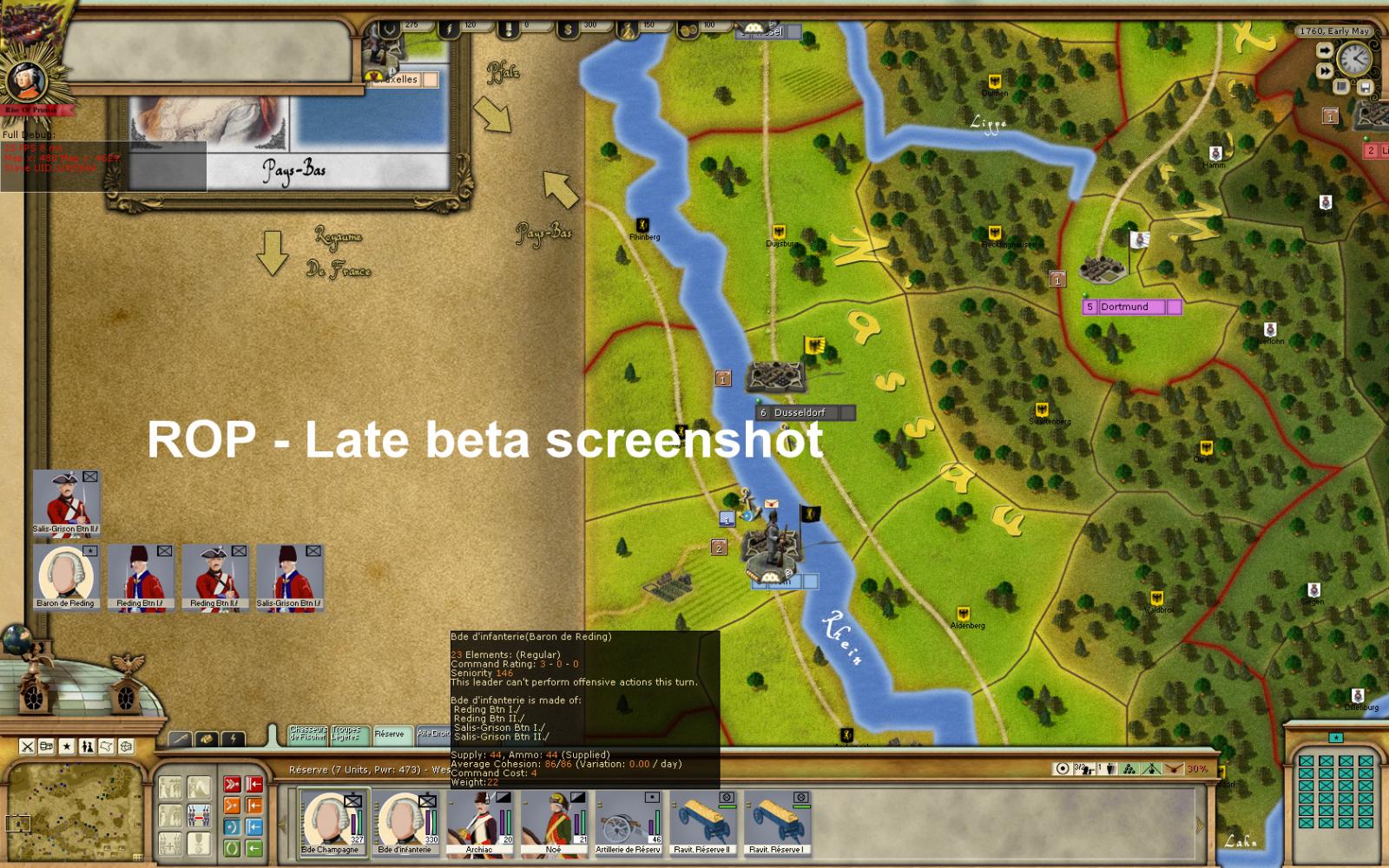Viewport: 1389px width, 868px height.
Task: Click the minimap in the corner
Action: tap(74, 812)
